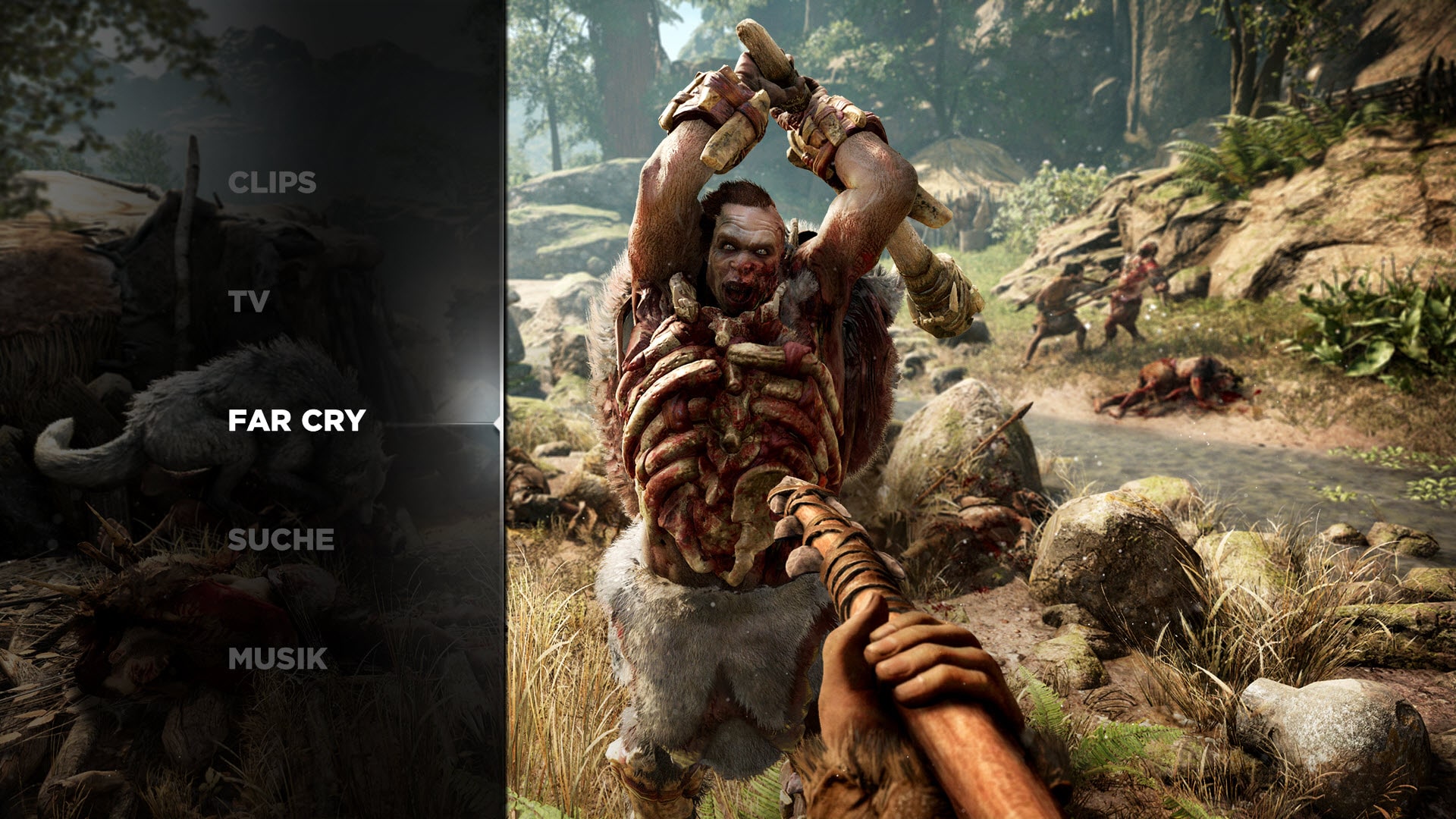Open the CLIPS menu entry

coord(271,183)
